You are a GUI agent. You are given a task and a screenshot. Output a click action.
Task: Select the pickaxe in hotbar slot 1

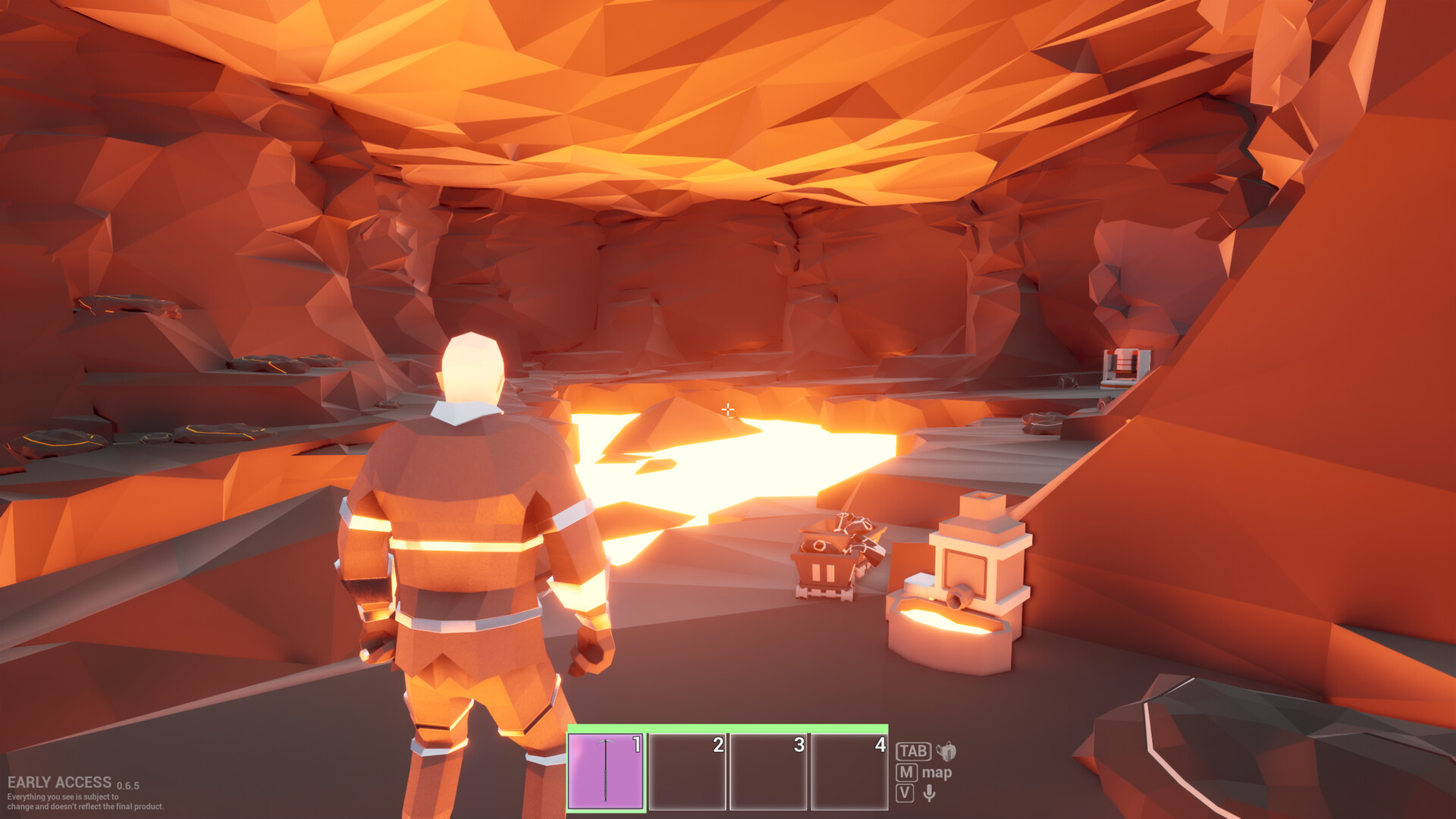[607, 770]
